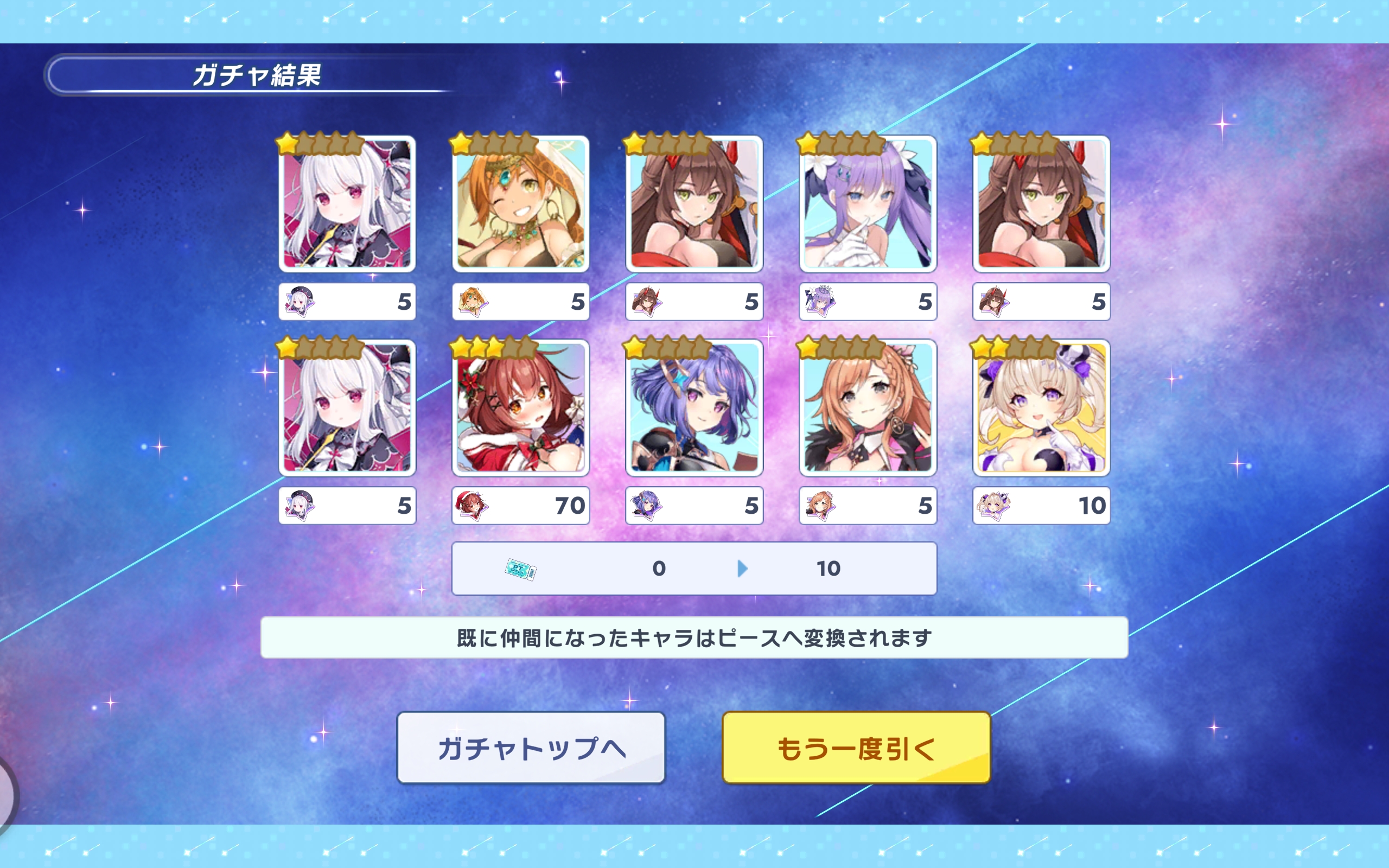Choose the blonde twin-tail card with yellow background
Screen dimensions: 1389x868
(x=1041, y=408)
